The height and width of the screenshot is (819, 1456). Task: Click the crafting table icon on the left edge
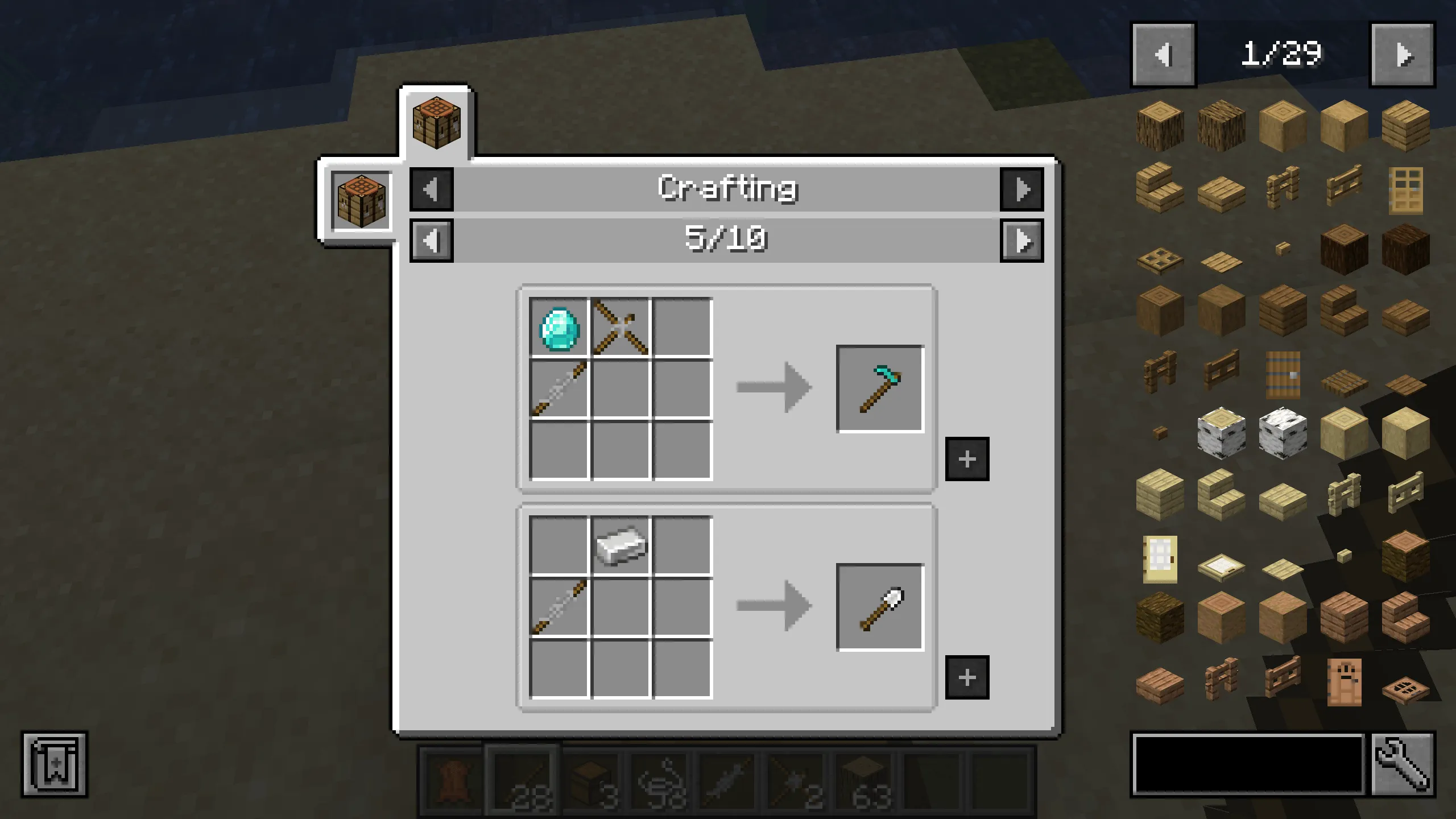pyautogui.click(x=360, y=201)
